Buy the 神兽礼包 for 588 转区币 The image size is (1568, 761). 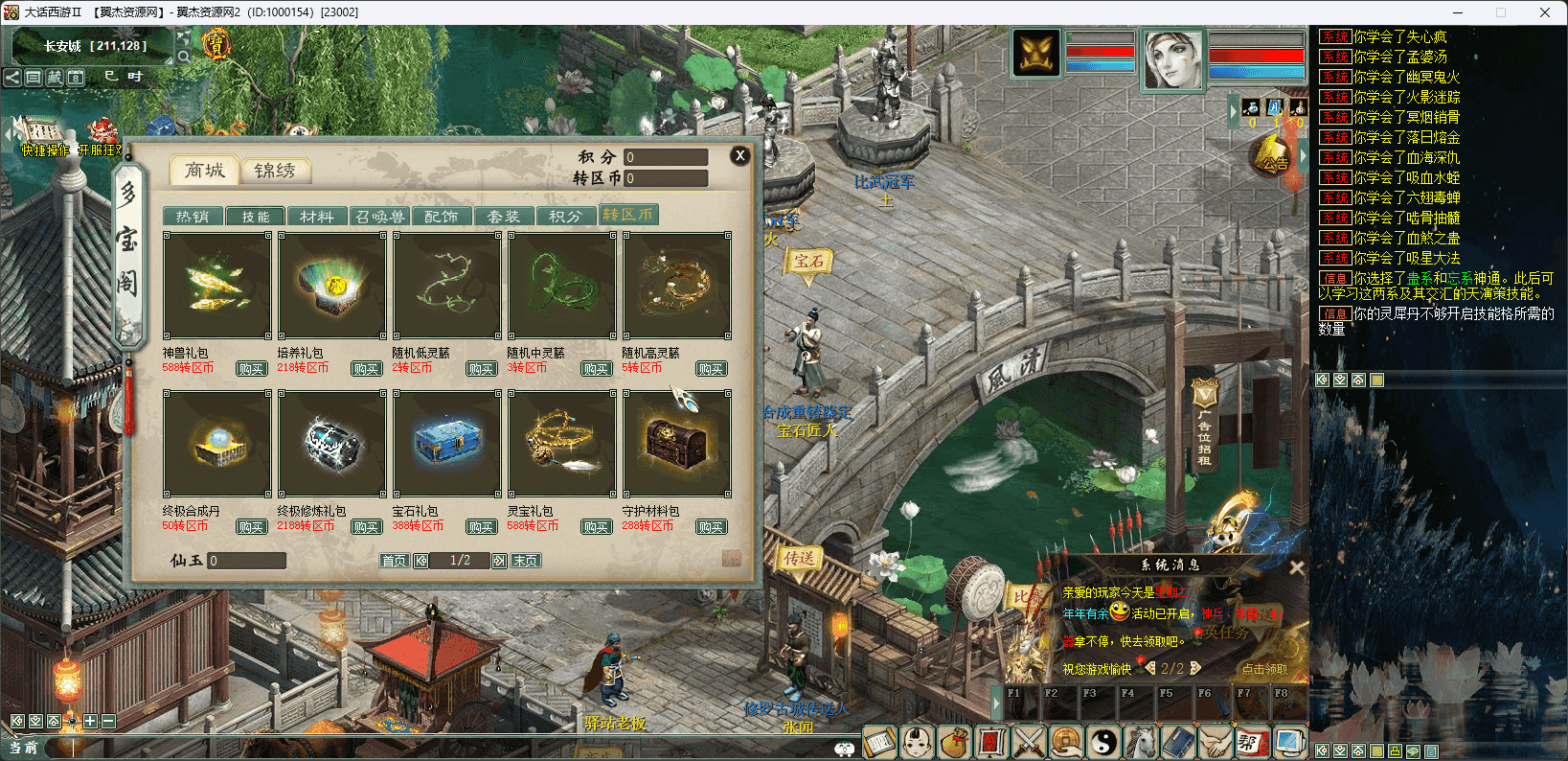(x=252, y=369)
